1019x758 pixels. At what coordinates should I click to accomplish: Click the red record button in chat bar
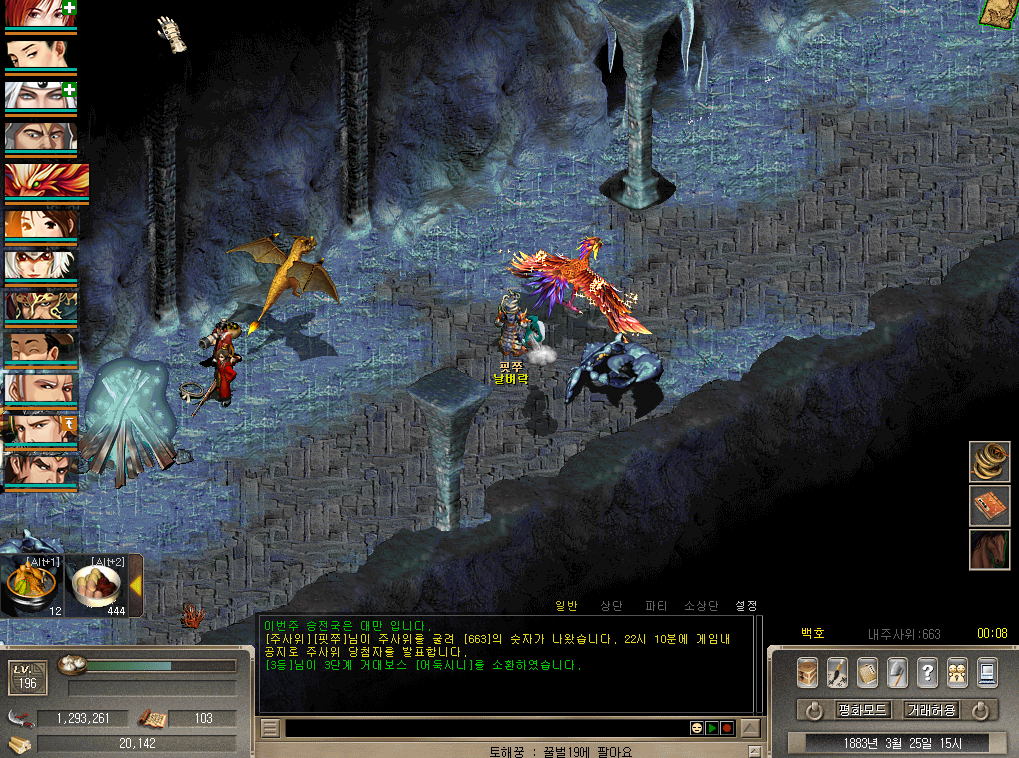click(x=727, y=728)
